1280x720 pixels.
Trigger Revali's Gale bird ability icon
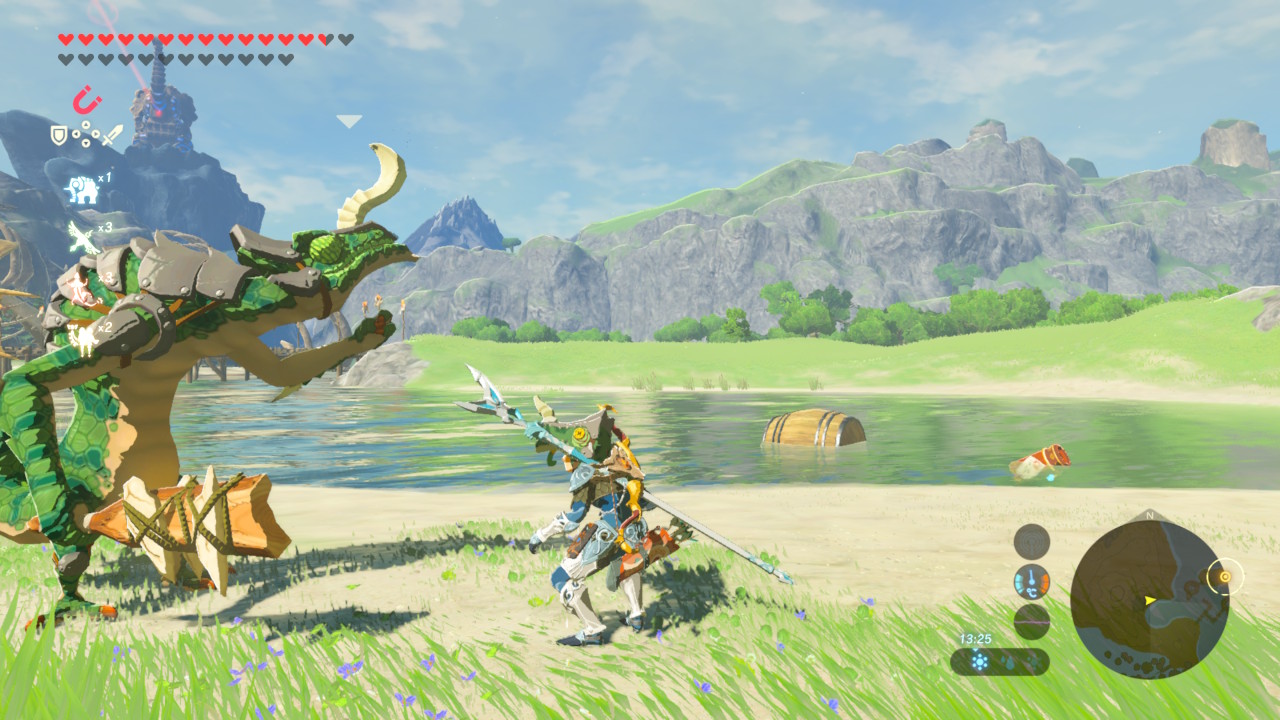82,237
